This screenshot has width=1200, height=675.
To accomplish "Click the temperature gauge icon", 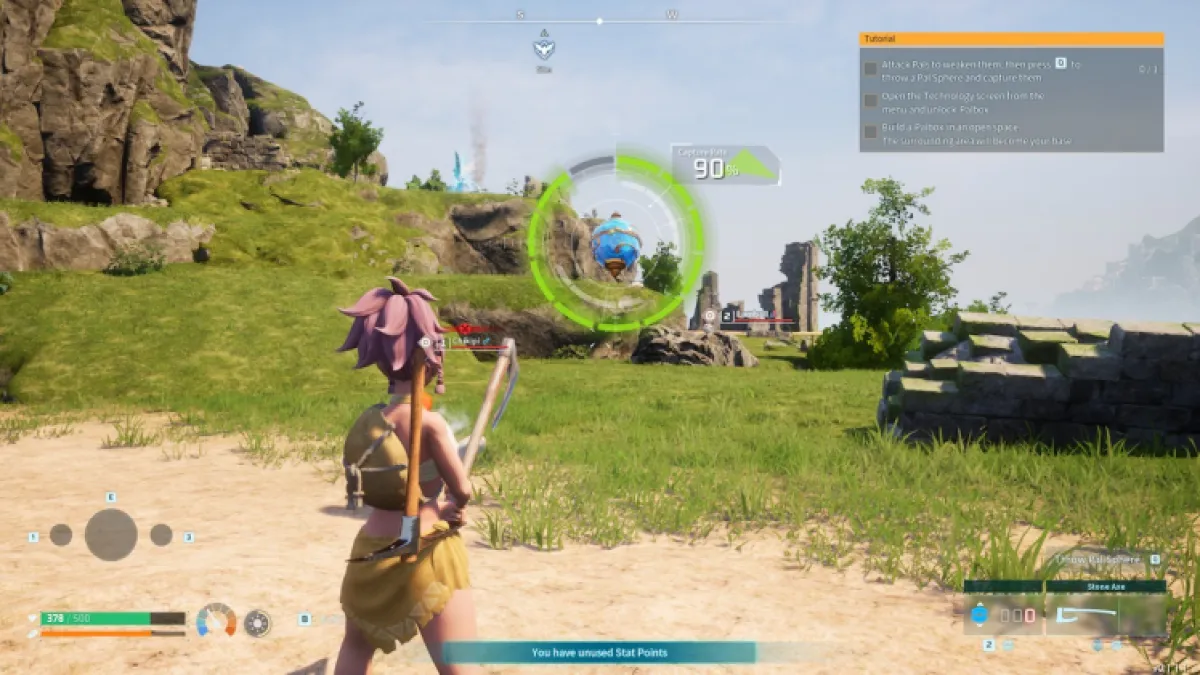I will coord(216,621).
